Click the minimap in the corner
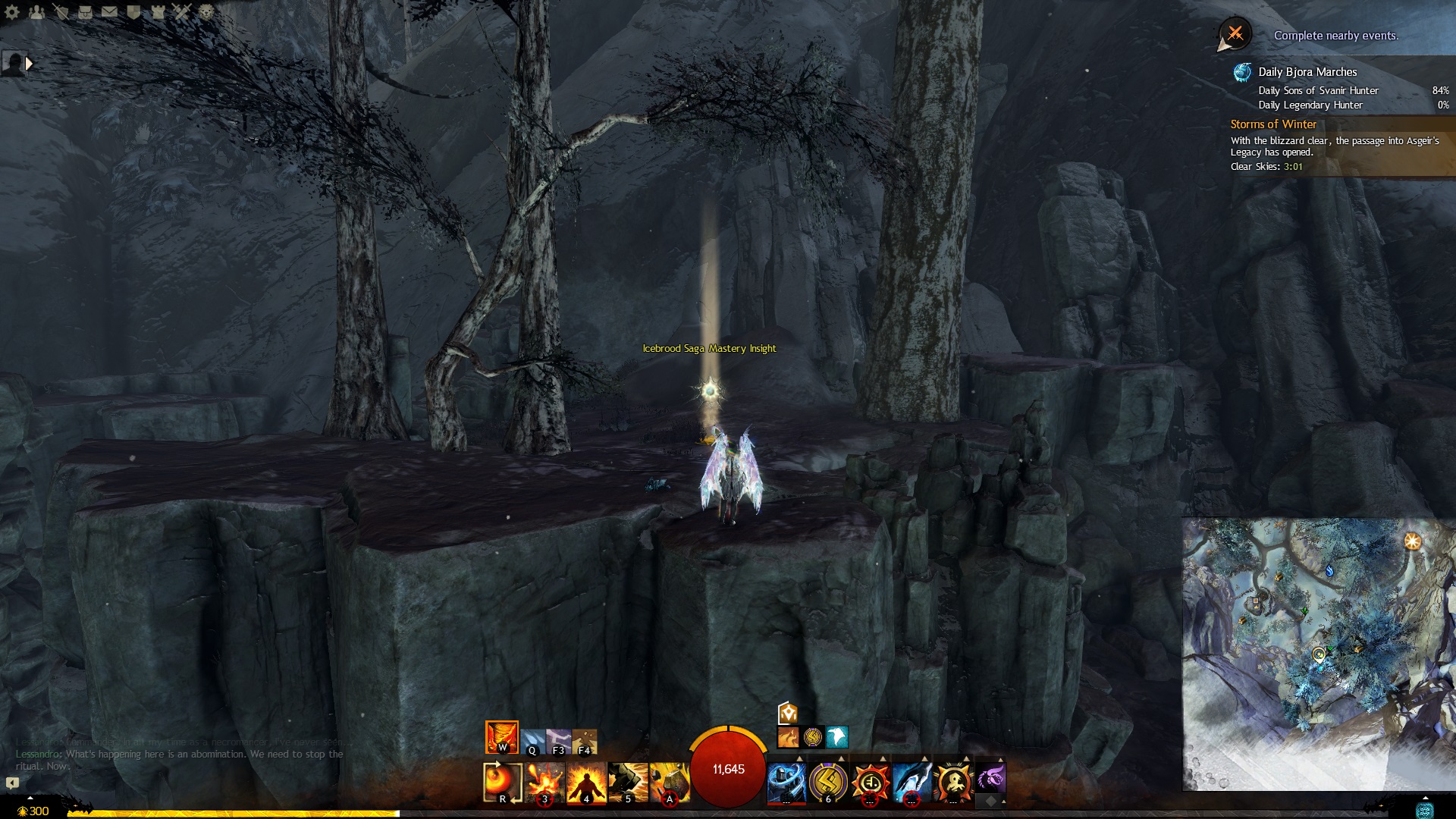Viewport: 1456px width, 819px height. pos(1318,654)
